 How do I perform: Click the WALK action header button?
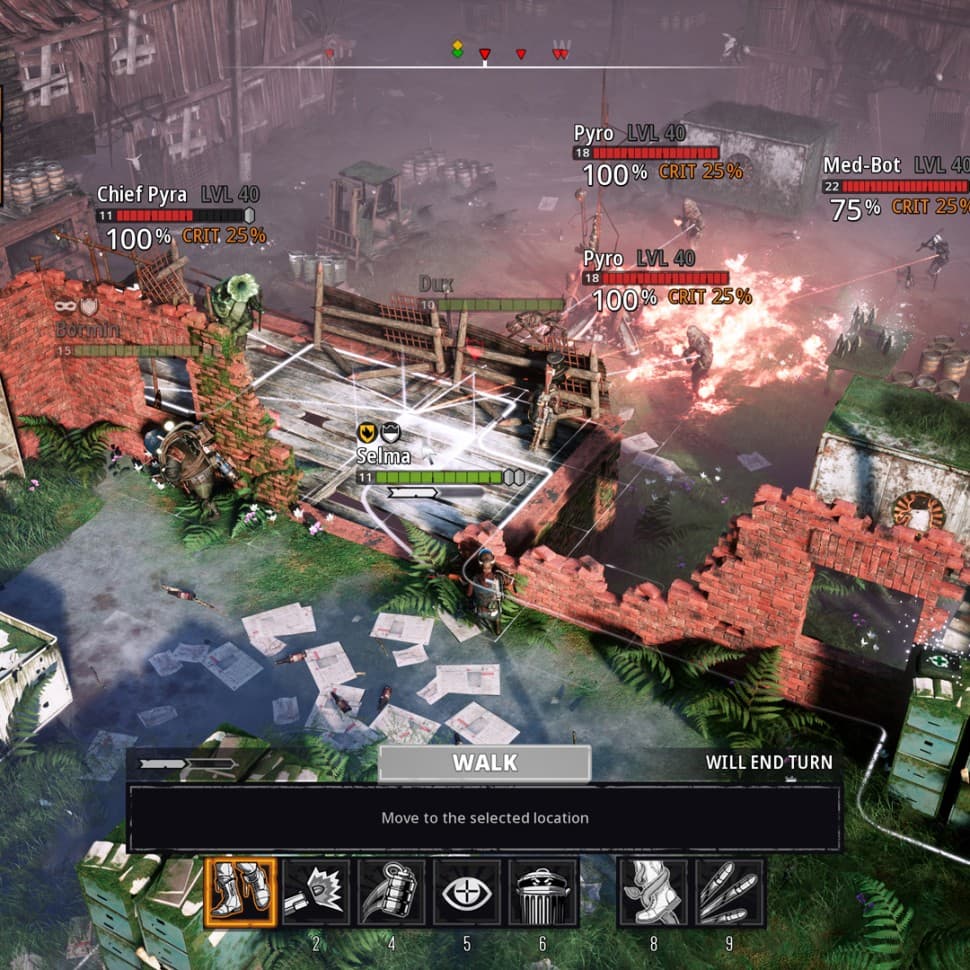pyautogui.click(x=485, y=763)
